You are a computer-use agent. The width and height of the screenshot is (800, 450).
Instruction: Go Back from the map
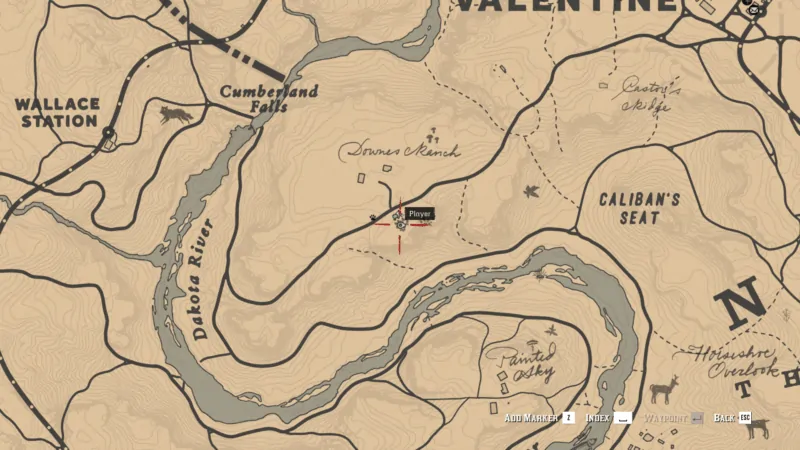732,418
